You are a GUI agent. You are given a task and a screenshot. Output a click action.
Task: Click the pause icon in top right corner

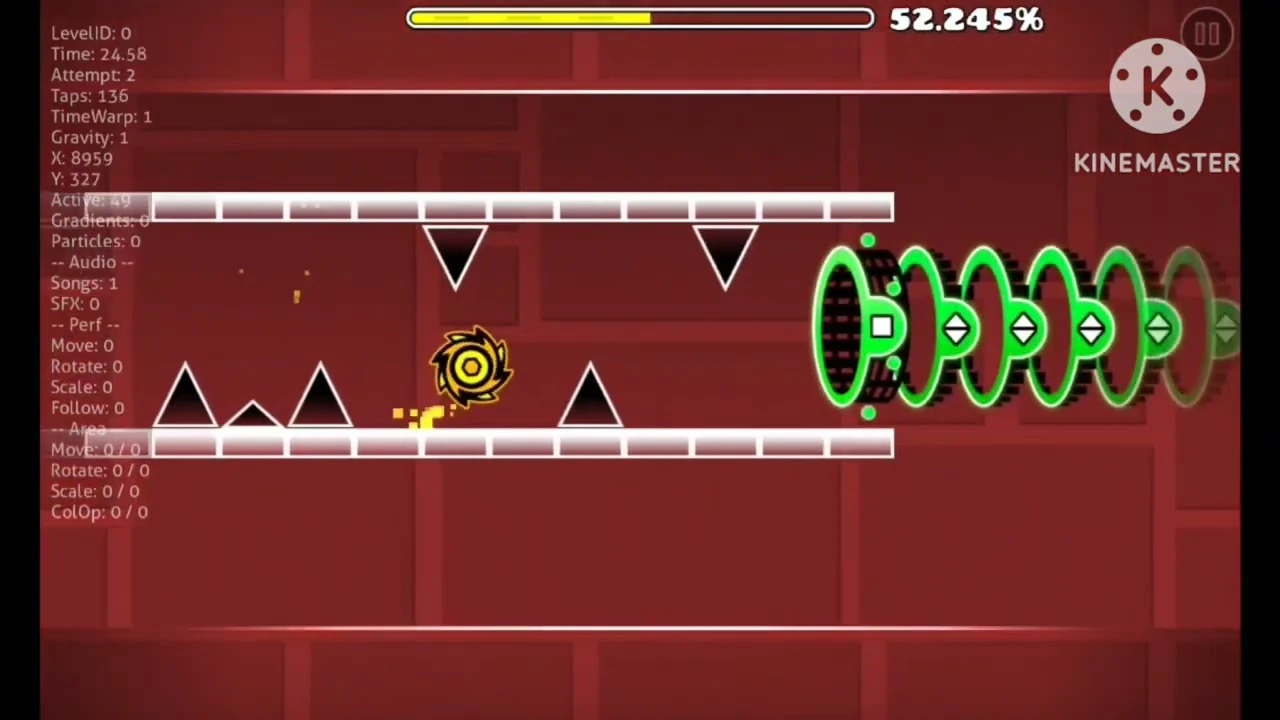point(1207,34)
